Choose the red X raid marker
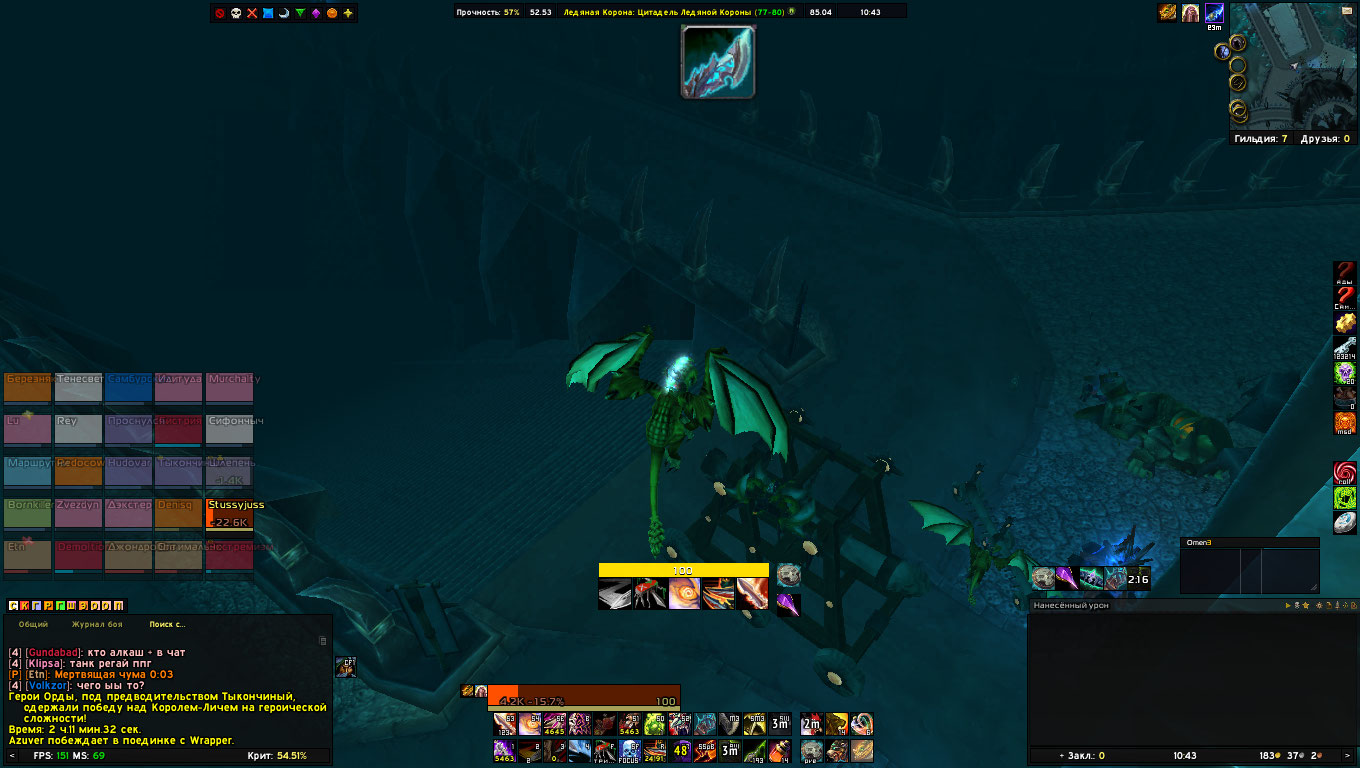Image resolution: width=1360 pixels, height=768 pixels. pos(252,13)
